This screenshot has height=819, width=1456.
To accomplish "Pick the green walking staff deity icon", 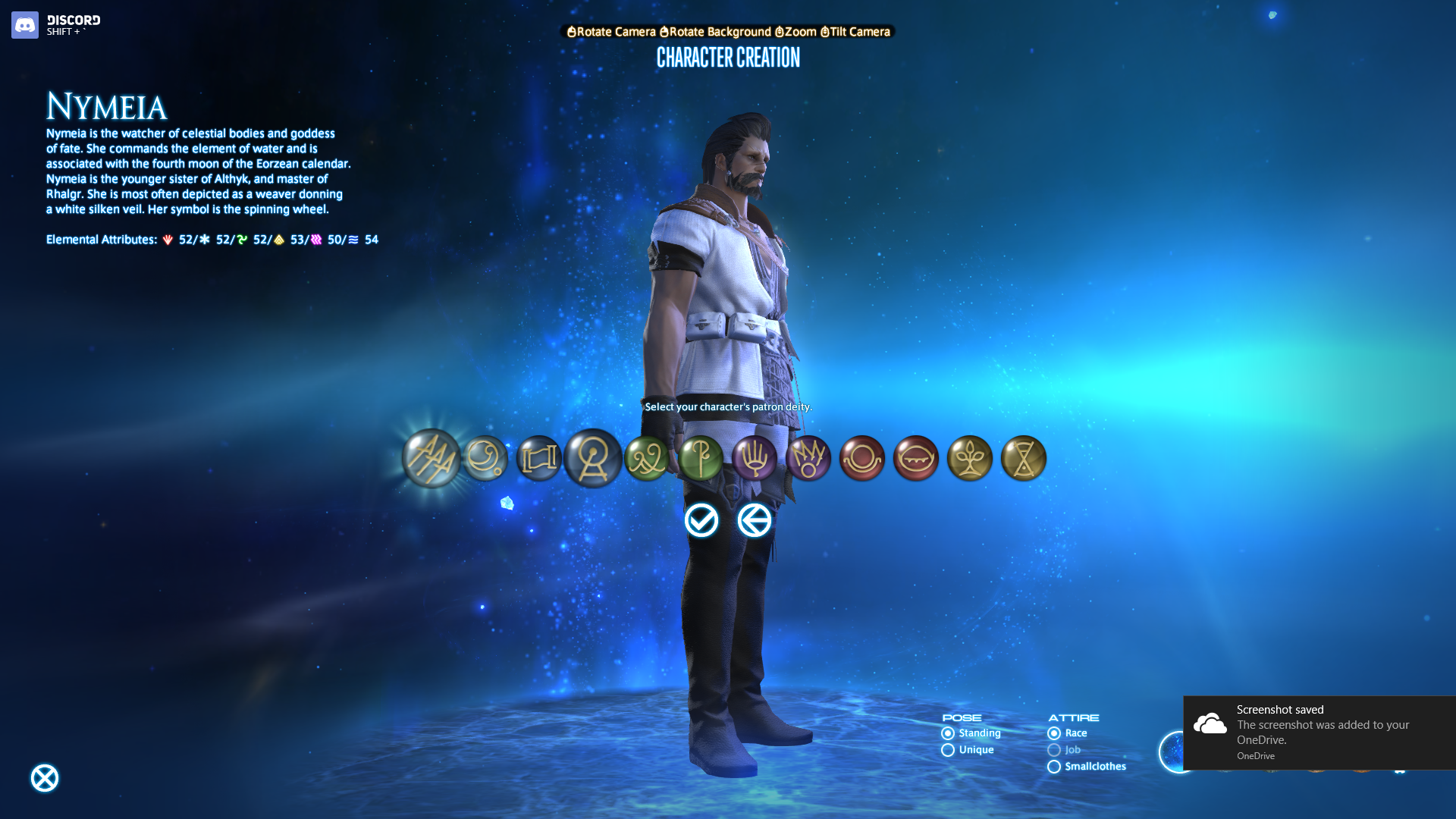I will pyautogui.click(x=701, y=458).
